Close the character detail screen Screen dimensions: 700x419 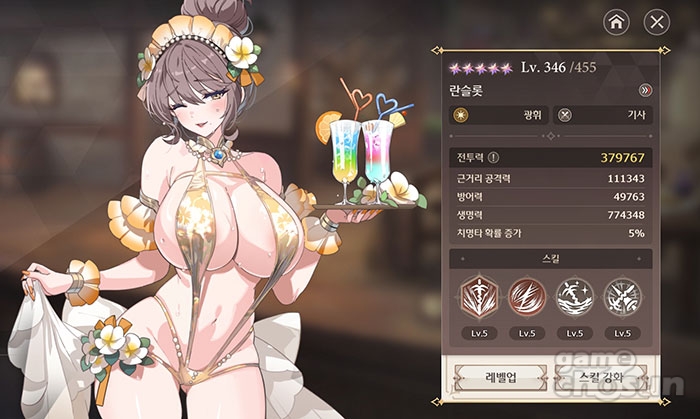pyautogui.click(x=656, y=21)
